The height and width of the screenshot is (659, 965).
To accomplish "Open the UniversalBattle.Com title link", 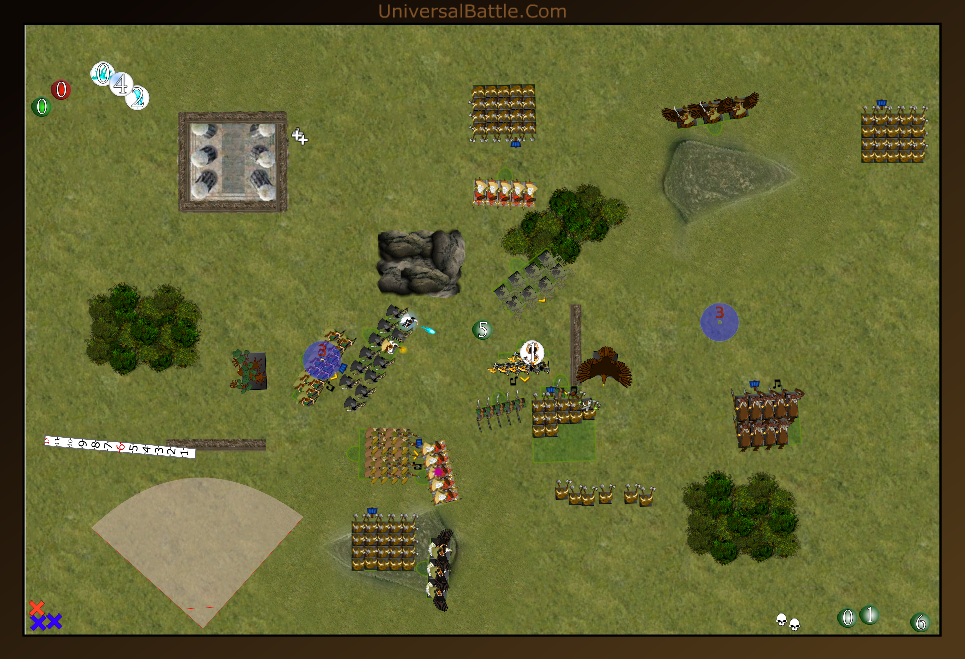I will 472,12.
